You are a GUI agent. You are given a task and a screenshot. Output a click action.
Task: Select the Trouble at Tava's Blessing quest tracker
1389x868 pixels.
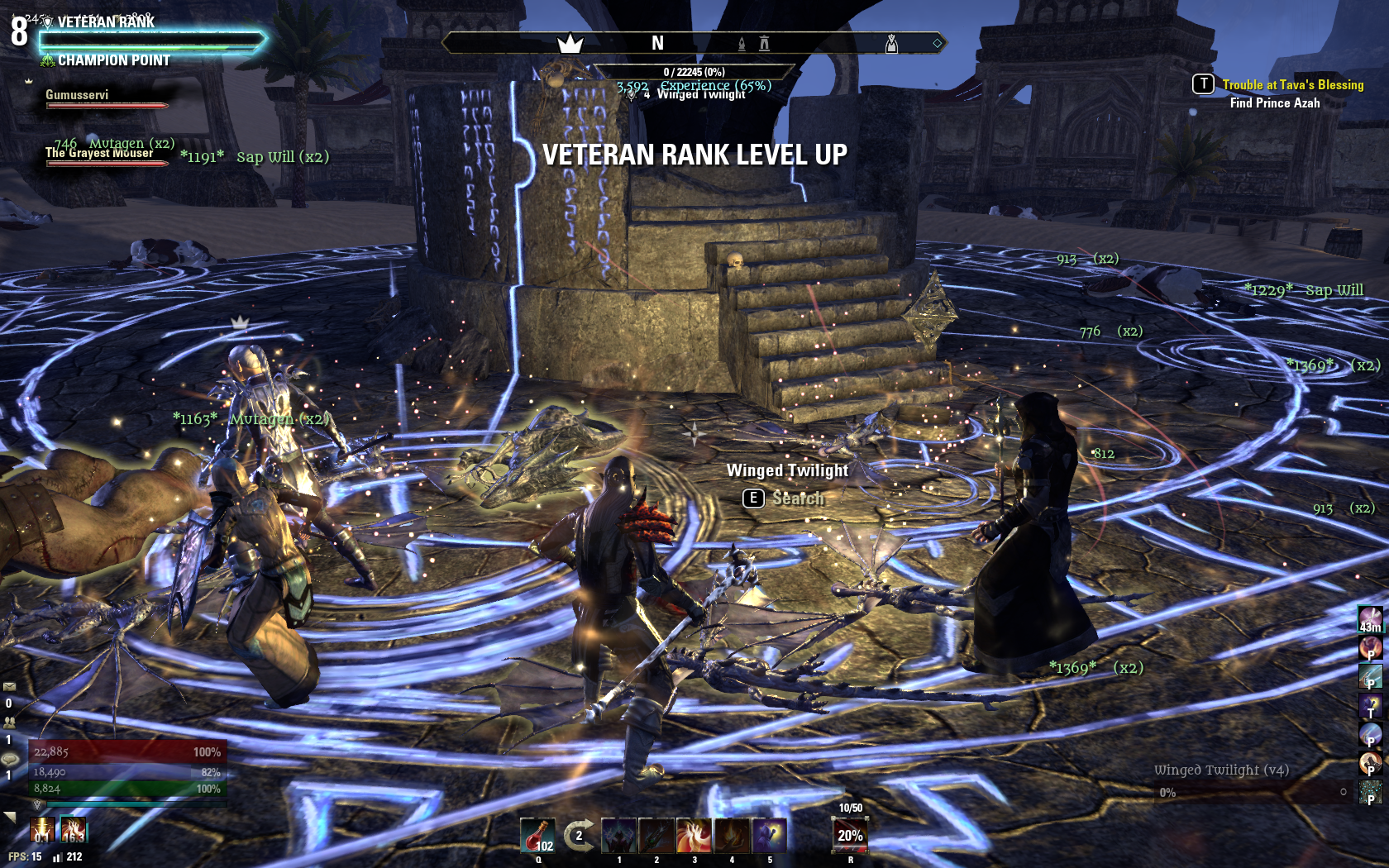[1292, 84]
